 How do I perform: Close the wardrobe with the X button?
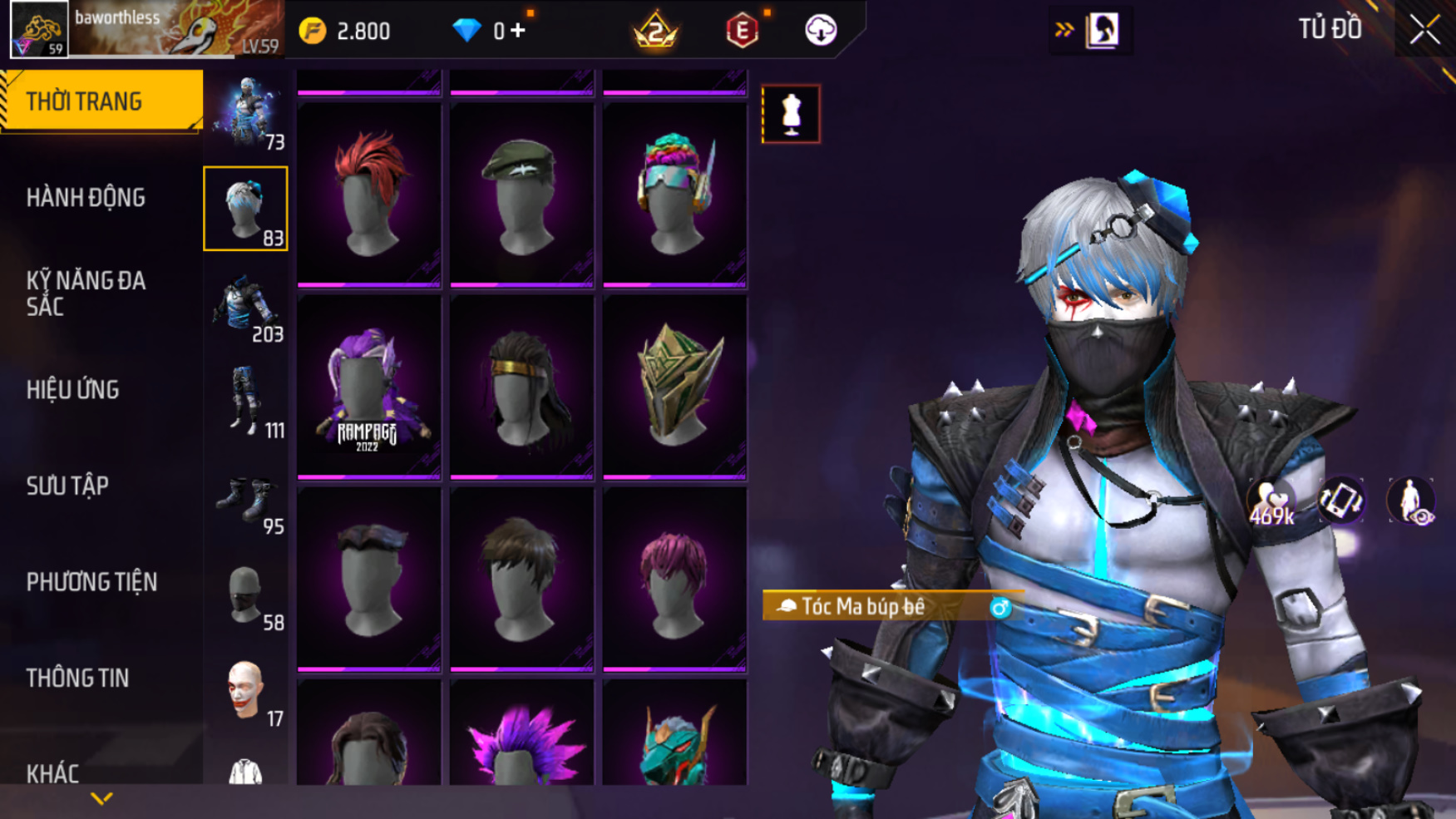[x=1424, y=31]
